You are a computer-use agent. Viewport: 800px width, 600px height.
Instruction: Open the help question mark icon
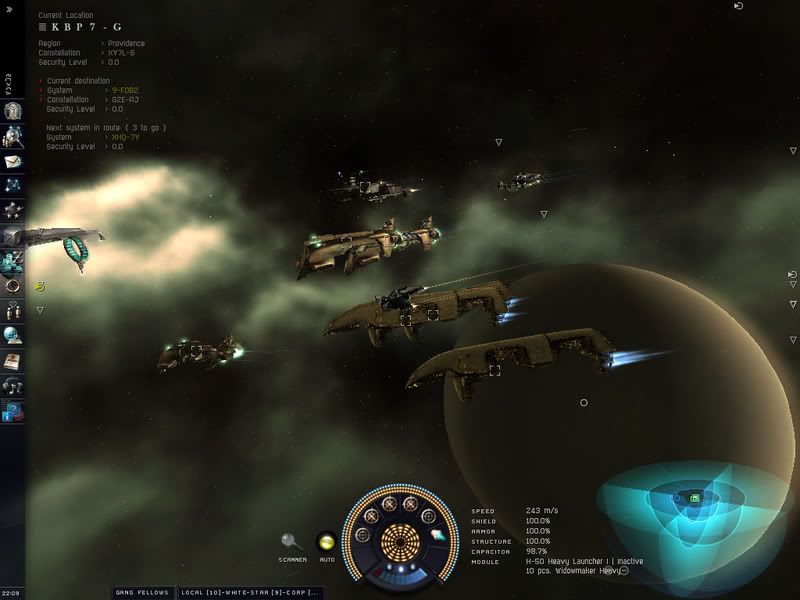13,411
